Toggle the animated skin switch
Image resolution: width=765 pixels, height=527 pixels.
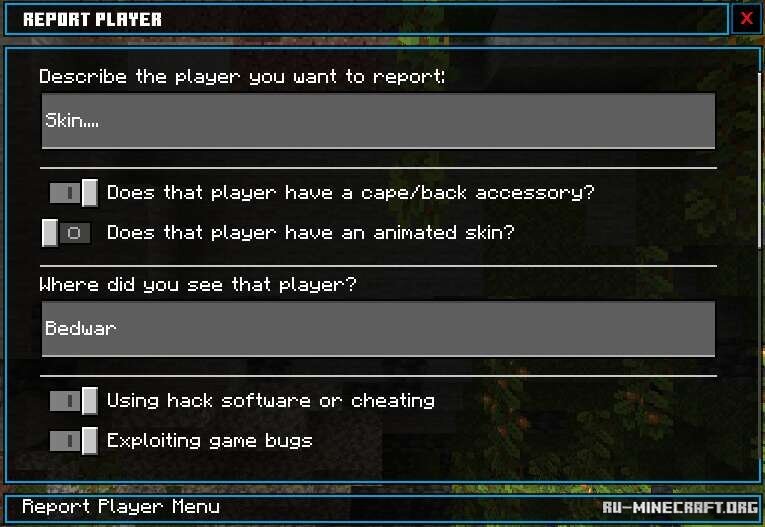pyautogui.click(x=67, y=233)
